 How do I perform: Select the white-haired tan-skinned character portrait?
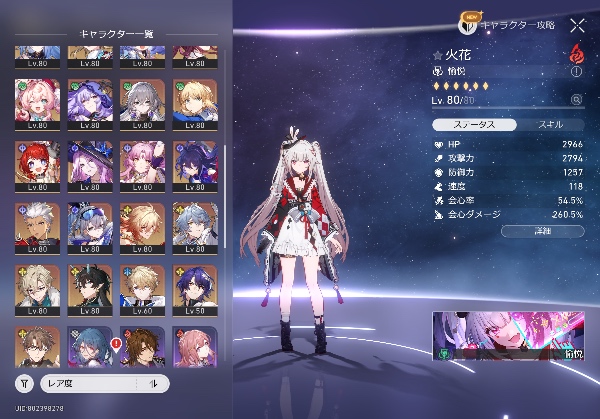[34, 225]
